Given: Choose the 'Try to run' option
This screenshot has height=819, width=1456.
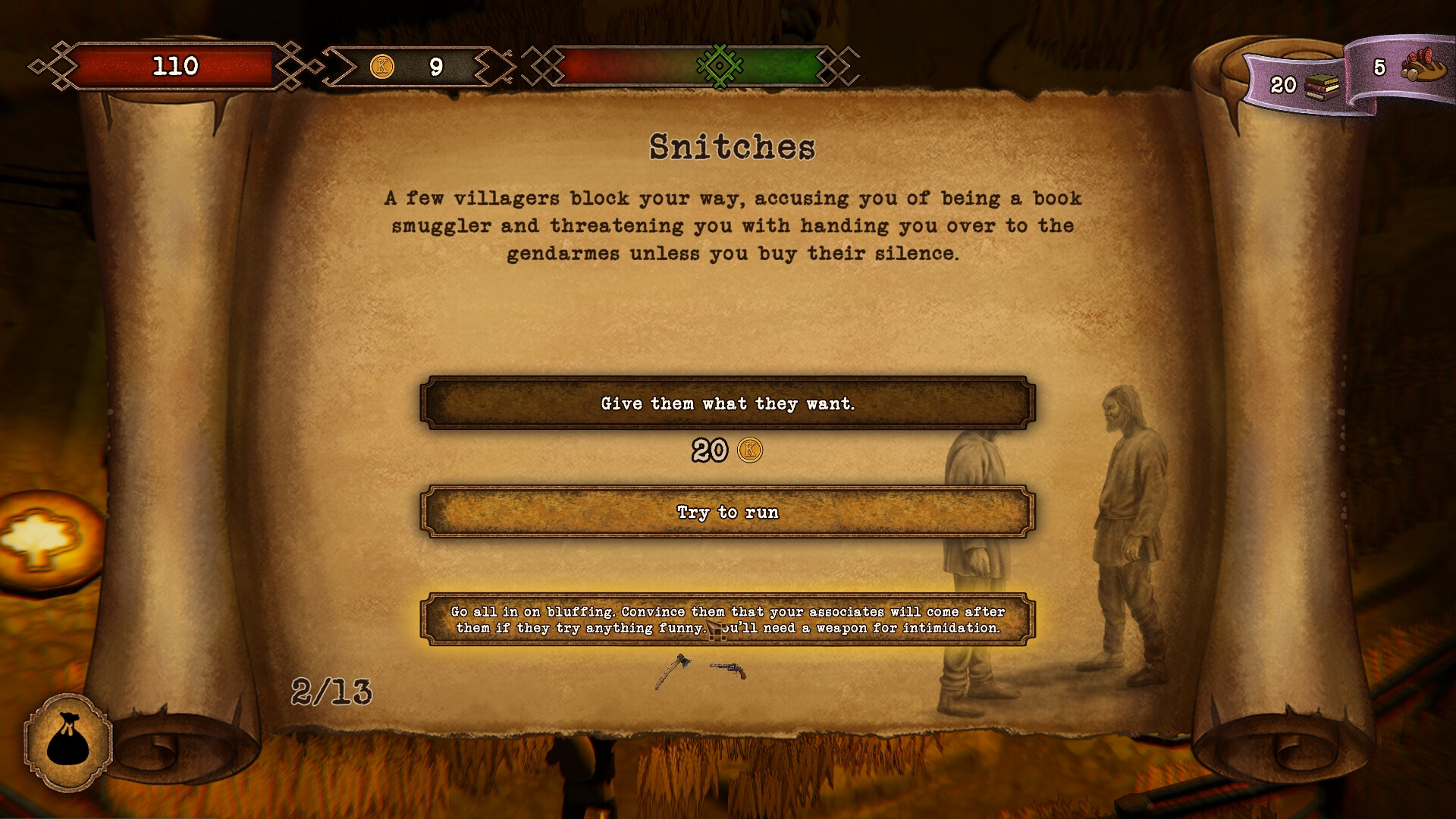Looking at the screenshot, I should 728,512.
